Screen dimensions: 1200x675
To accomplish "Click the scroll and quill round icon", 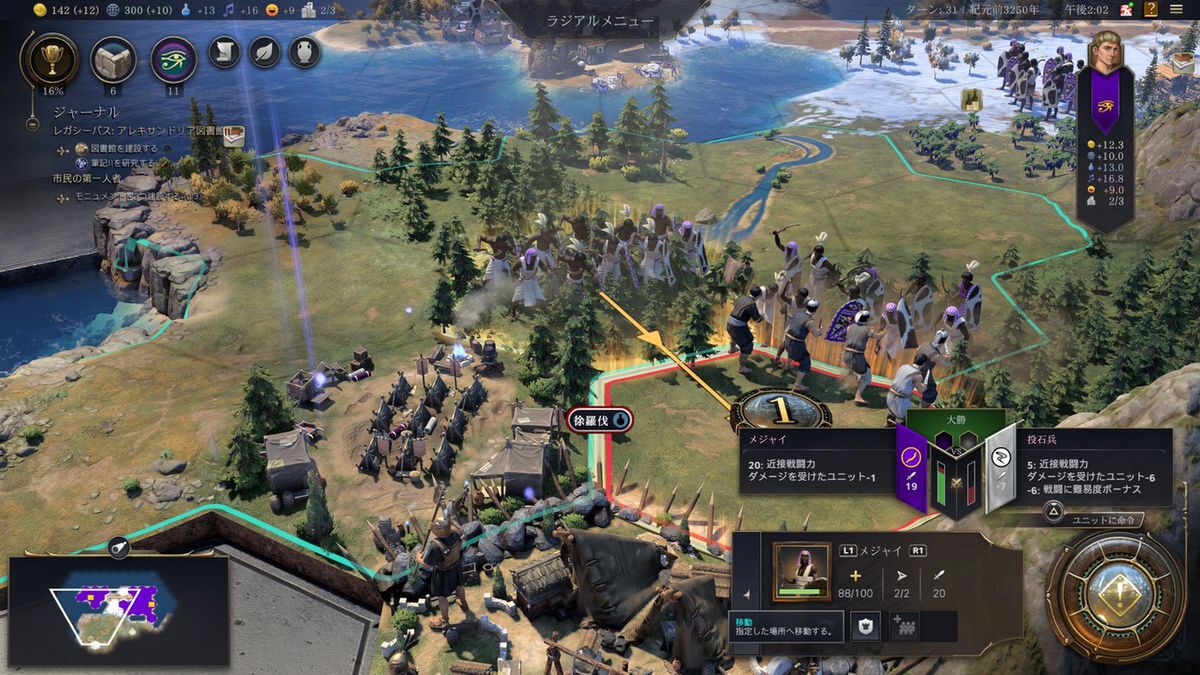I will click(x=225, y=51).
